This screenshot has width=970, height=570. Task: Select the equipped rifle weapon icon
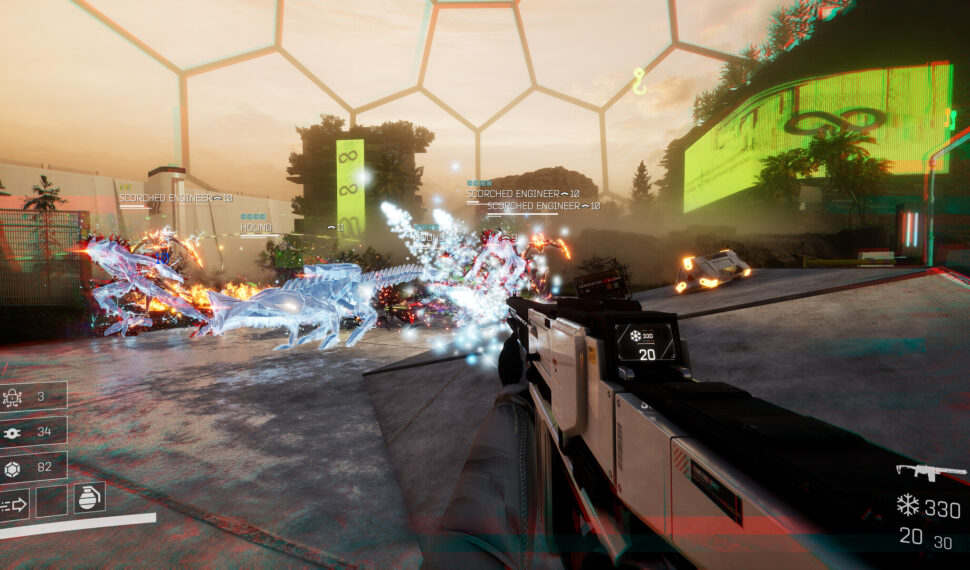point(917,471)
